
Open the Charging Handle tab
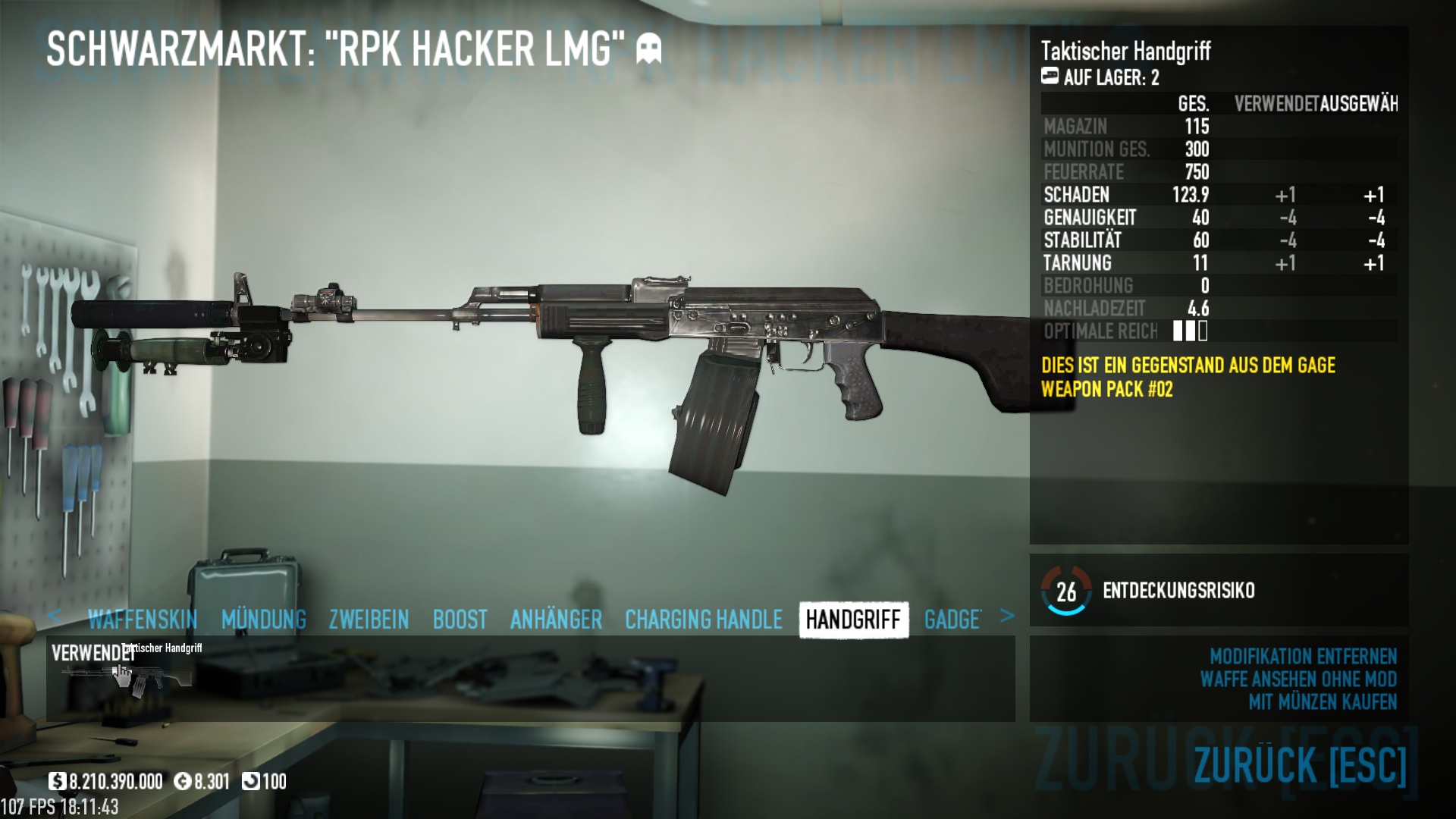pos(703,620)
